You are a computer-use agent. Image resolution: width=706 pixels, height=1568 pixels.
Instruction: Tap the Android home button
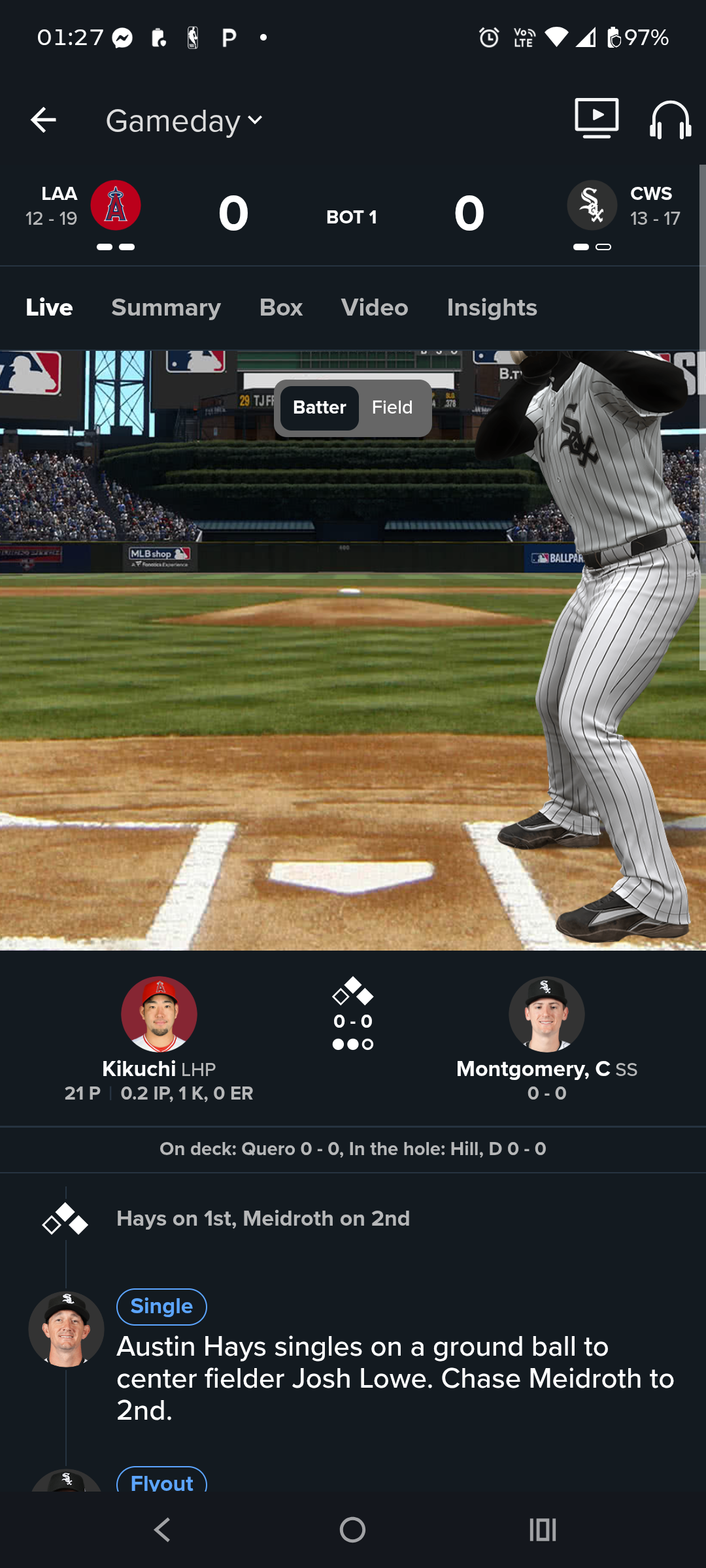click(x=352, y=1529)
